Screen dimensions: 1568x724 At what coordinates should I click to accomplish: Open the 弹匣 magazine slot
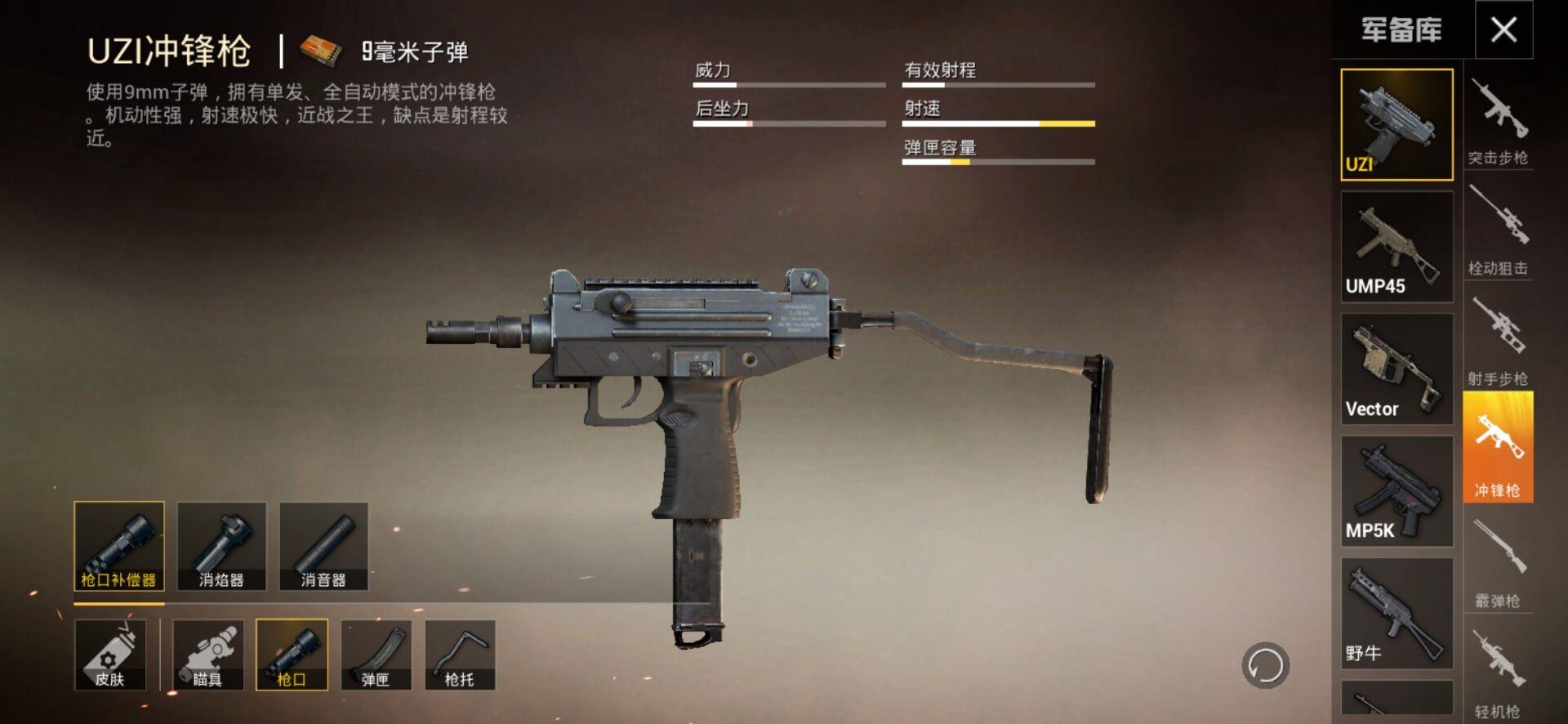[376, 655]
